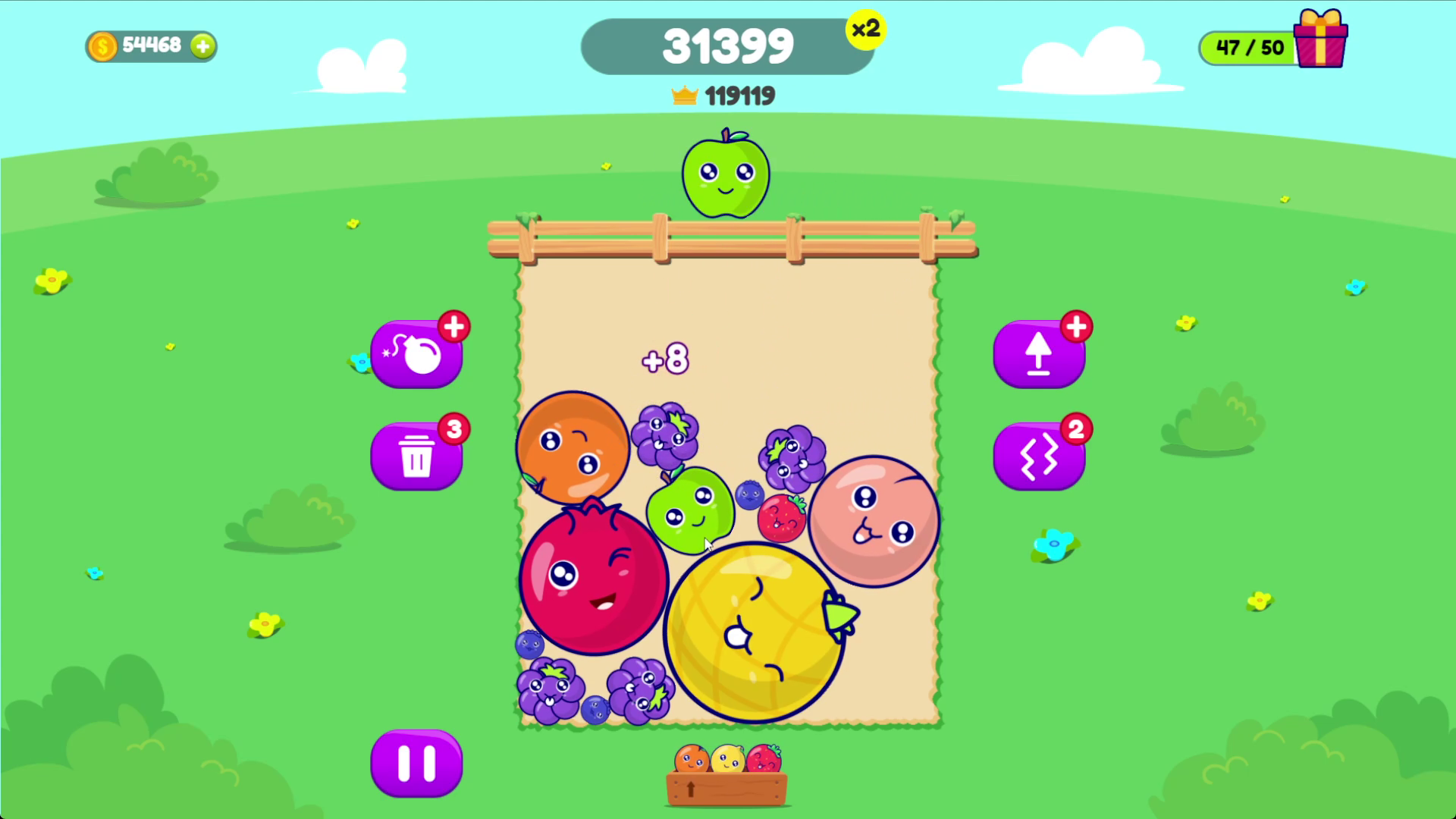This screenshot has height=819, width=1456.
Task: Add more bombs via the plus badge
Action: 453,326
